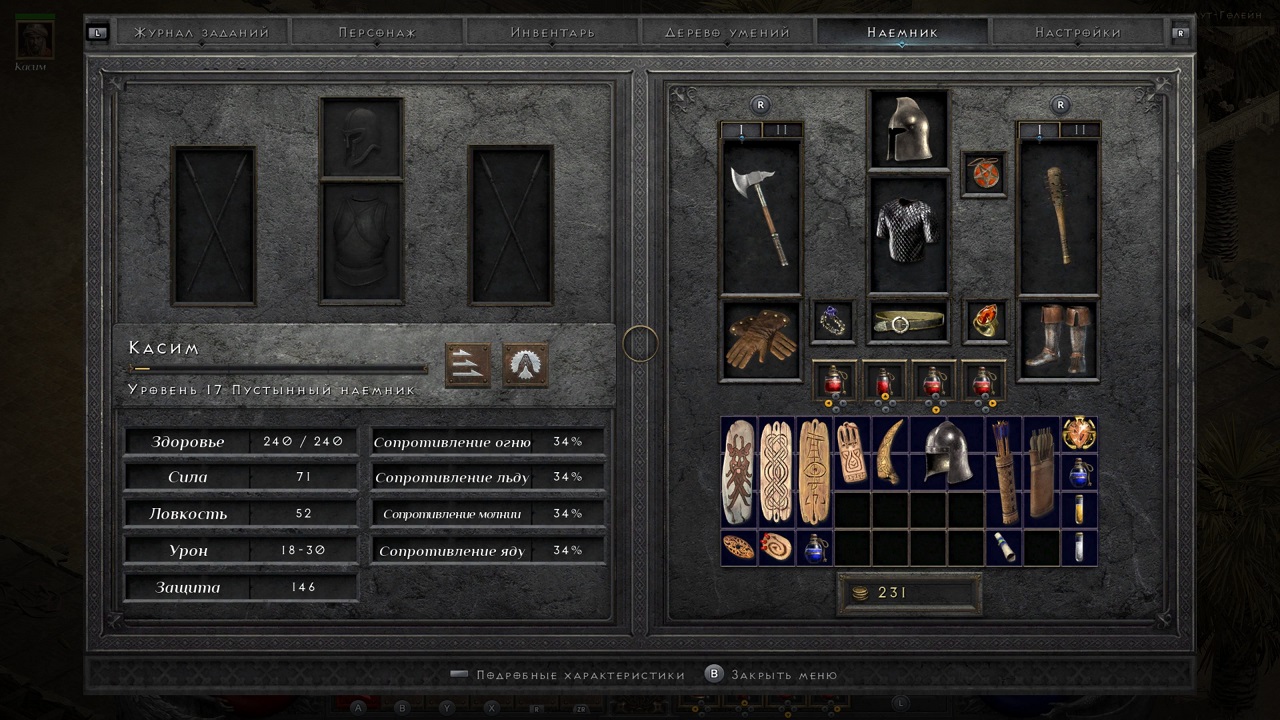Select the mercenary's arrows skill icon

pos(467,365)
